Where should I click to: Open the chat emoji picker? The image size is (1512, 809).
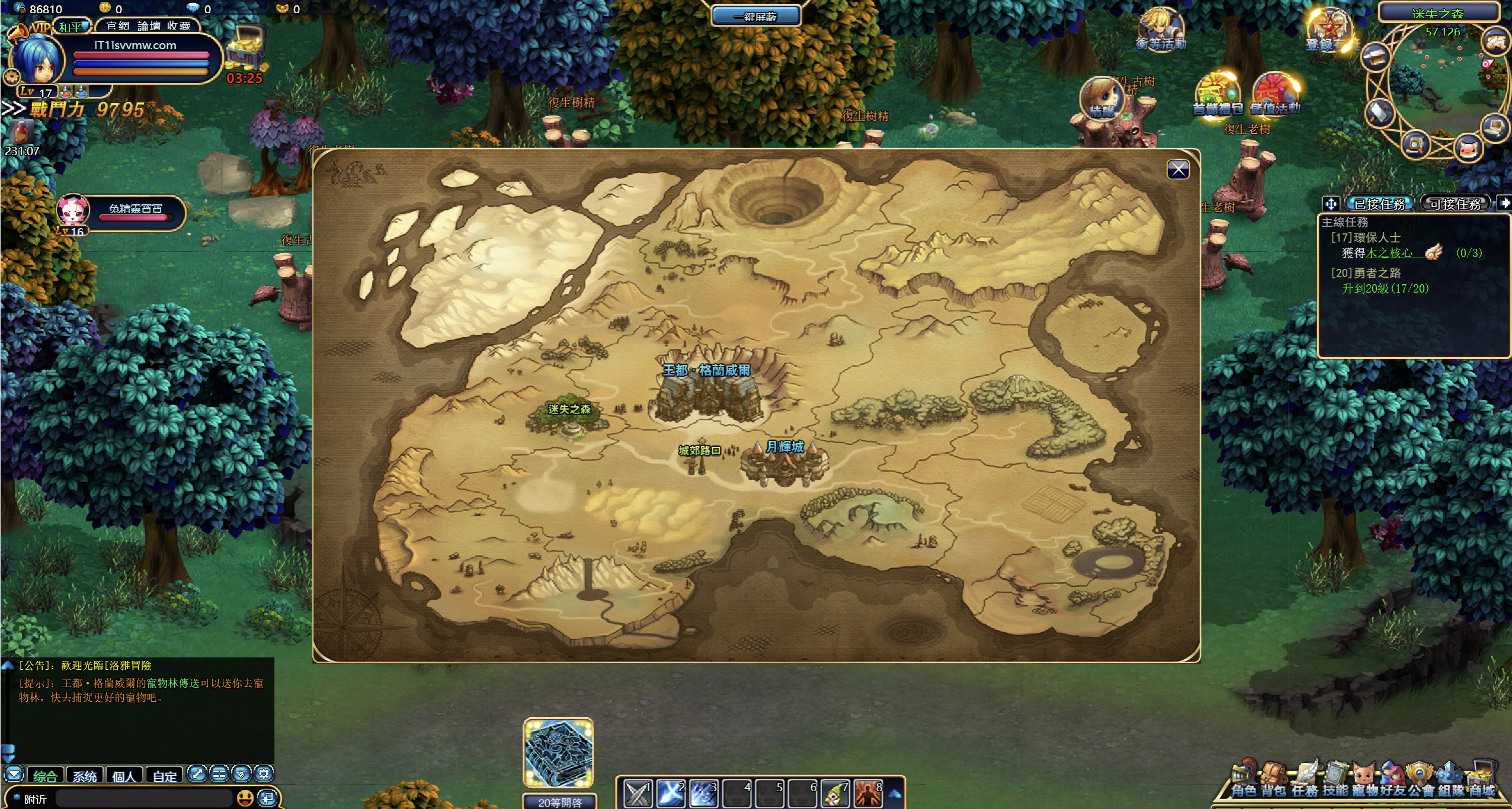[245, 798]
